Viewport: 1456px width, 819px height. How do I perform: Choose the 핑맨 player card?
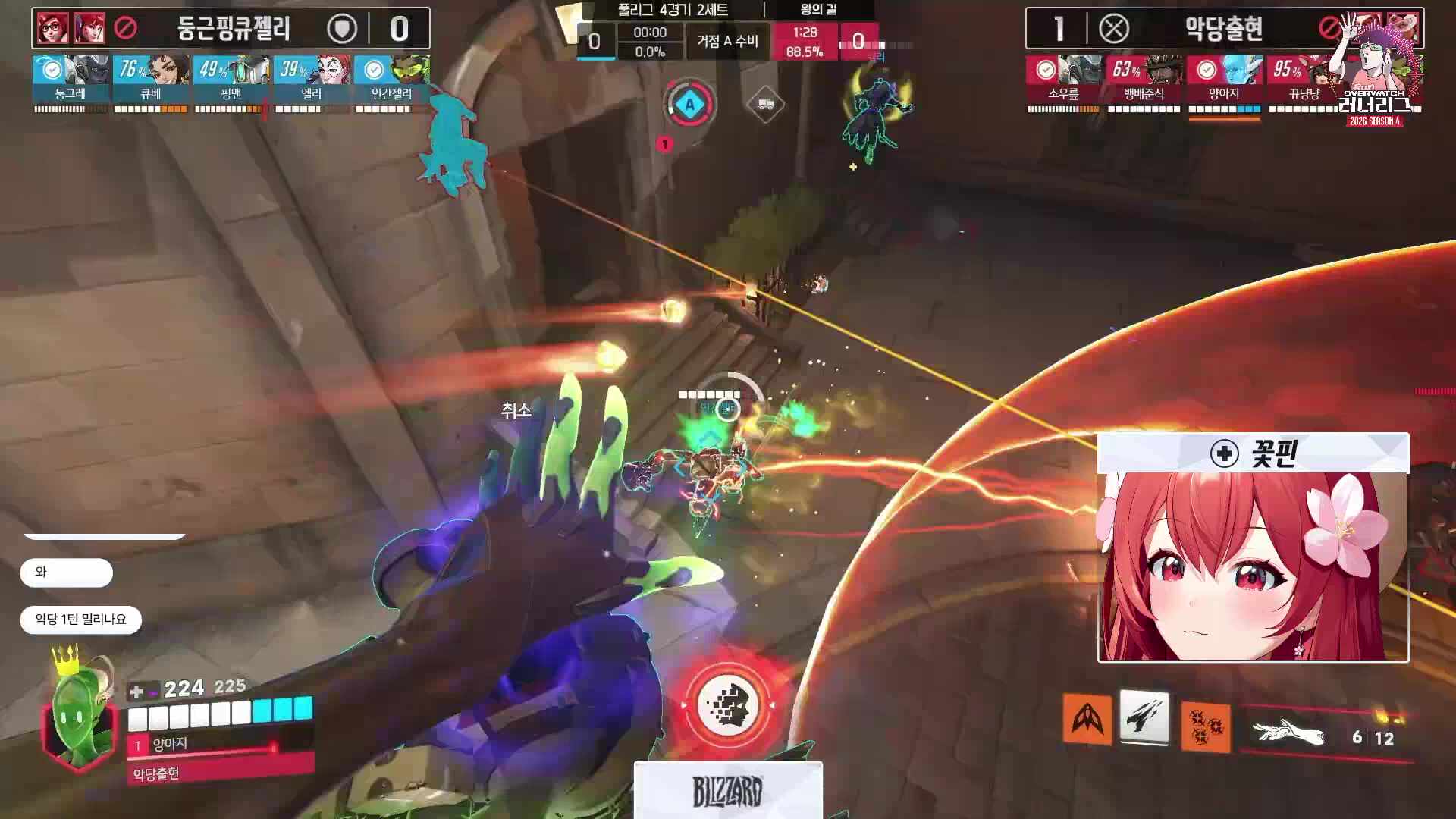click(x=231, y=79)
